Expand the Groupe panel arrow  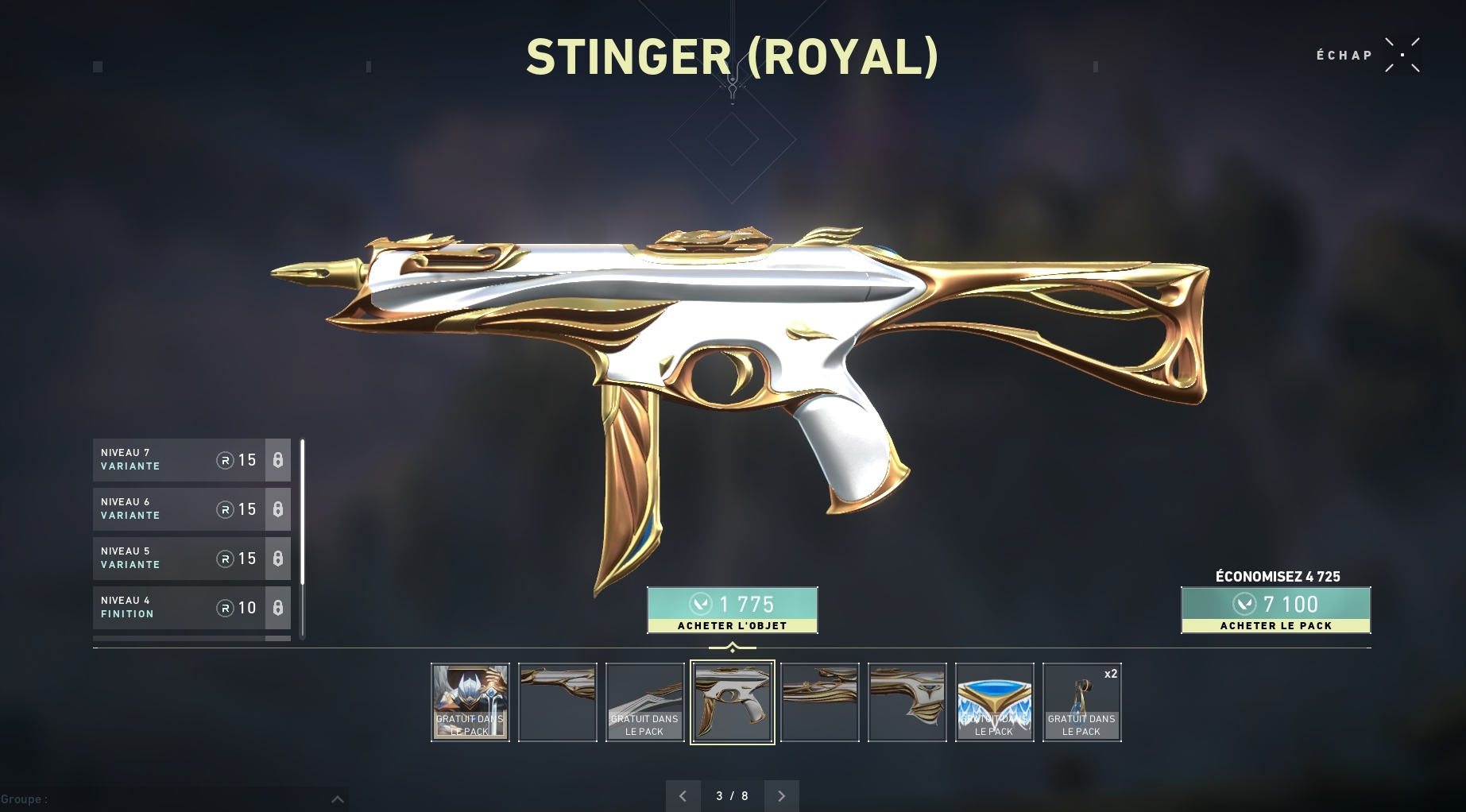(337, 799)
